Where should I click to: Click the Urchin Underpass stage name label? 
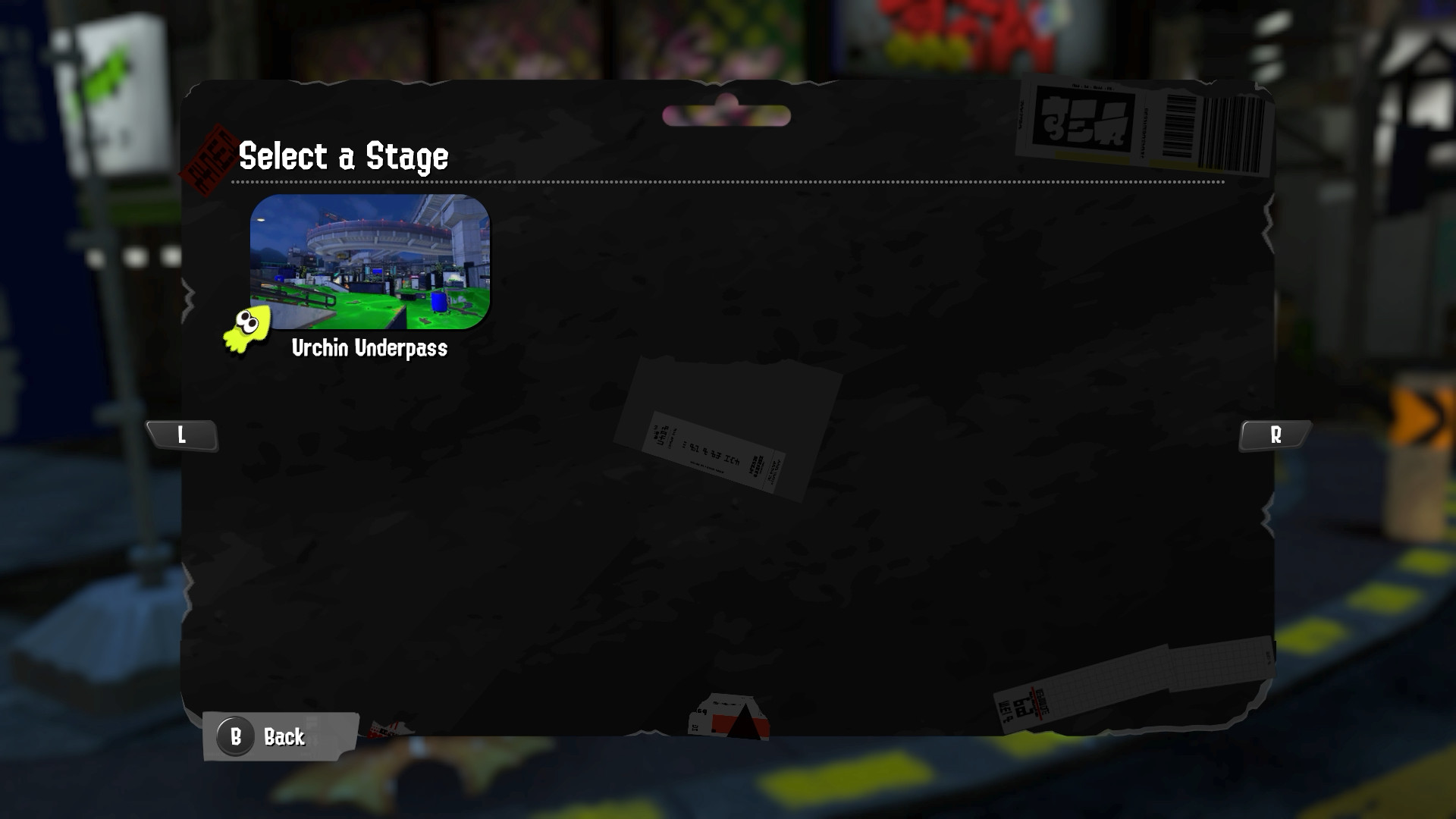click(x=371, y=350)
